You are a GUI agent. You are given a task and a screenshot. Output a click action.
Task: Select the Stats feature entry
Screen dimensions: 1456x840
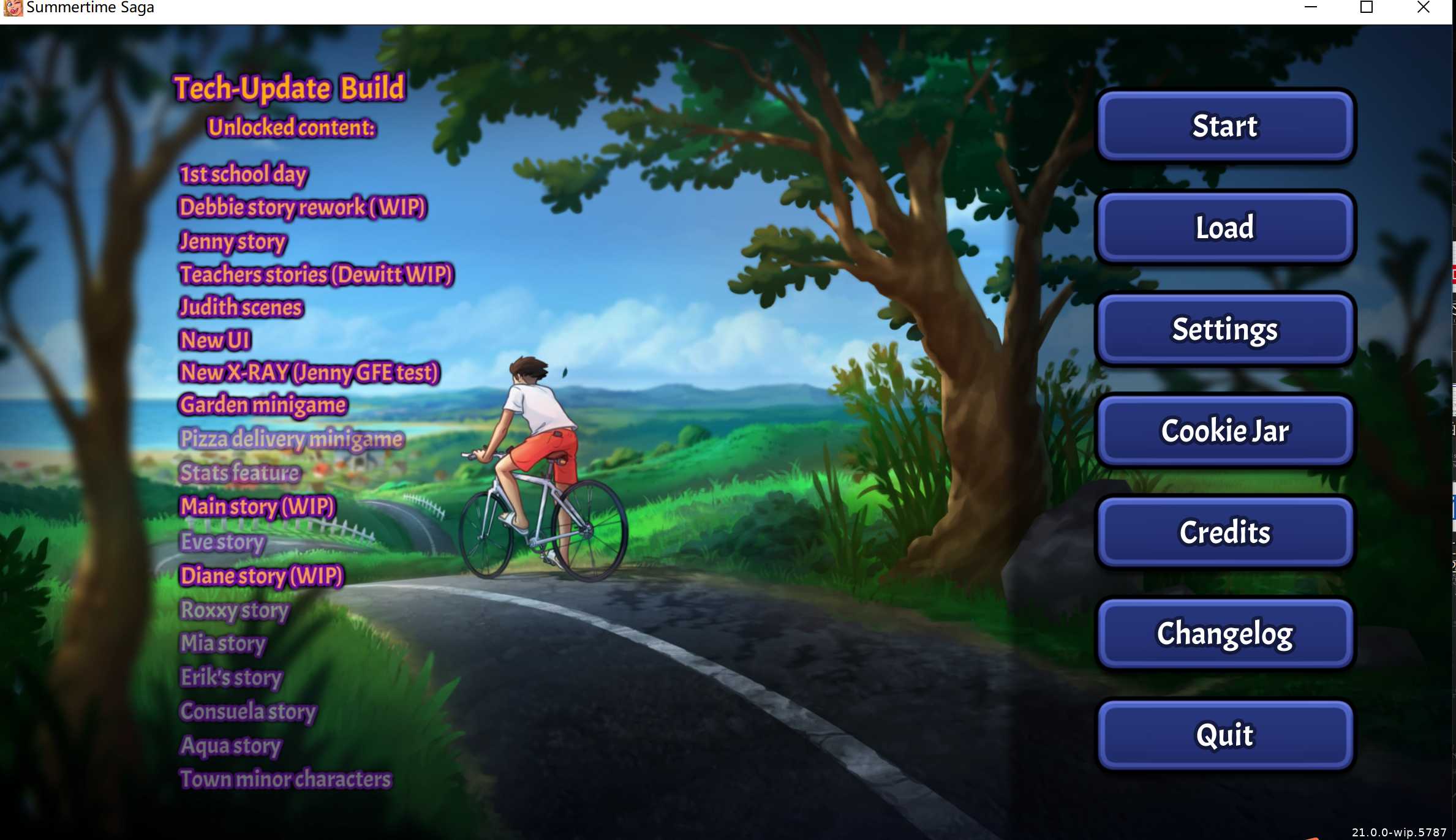click(x=239, y=472)
